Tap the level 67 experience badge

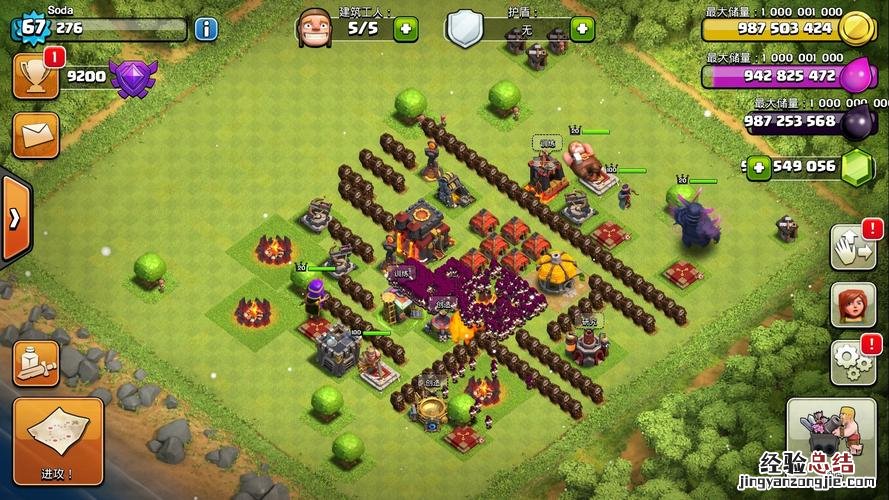(x=32, y=27)
